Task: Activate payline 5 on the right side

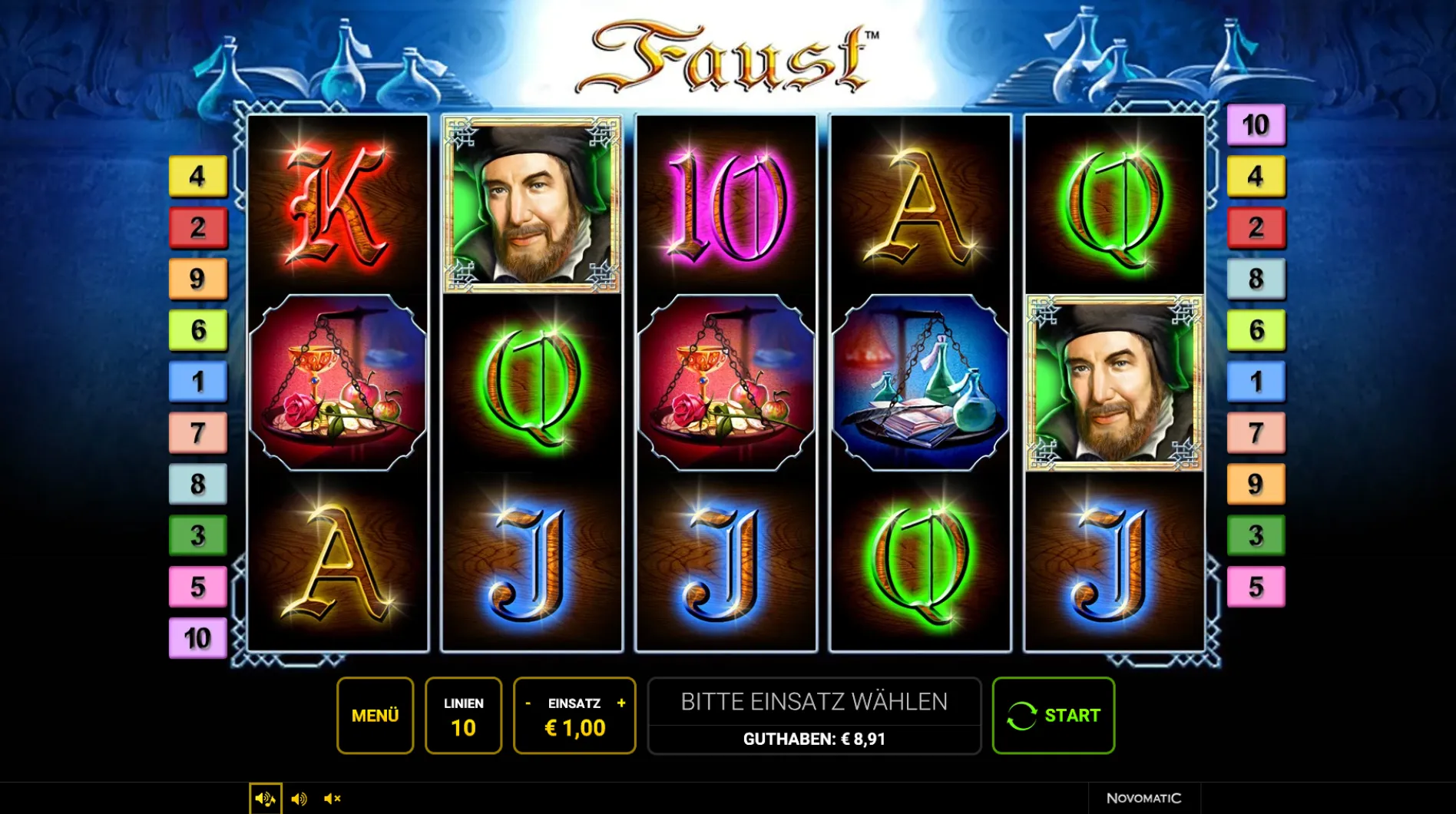Action: pos(1256,587)
